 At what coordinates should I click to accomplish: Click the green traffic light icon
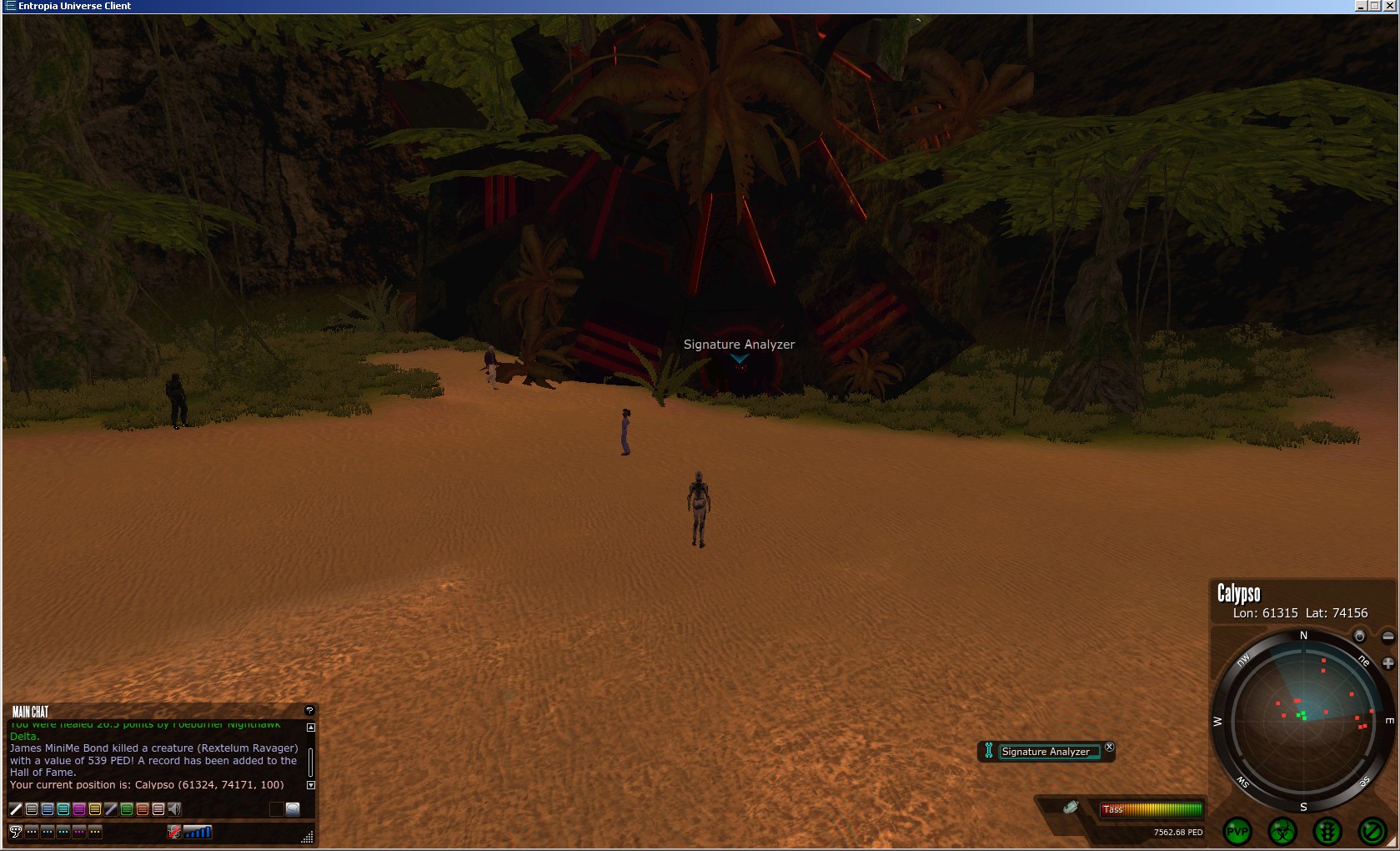coord(1327,831)
